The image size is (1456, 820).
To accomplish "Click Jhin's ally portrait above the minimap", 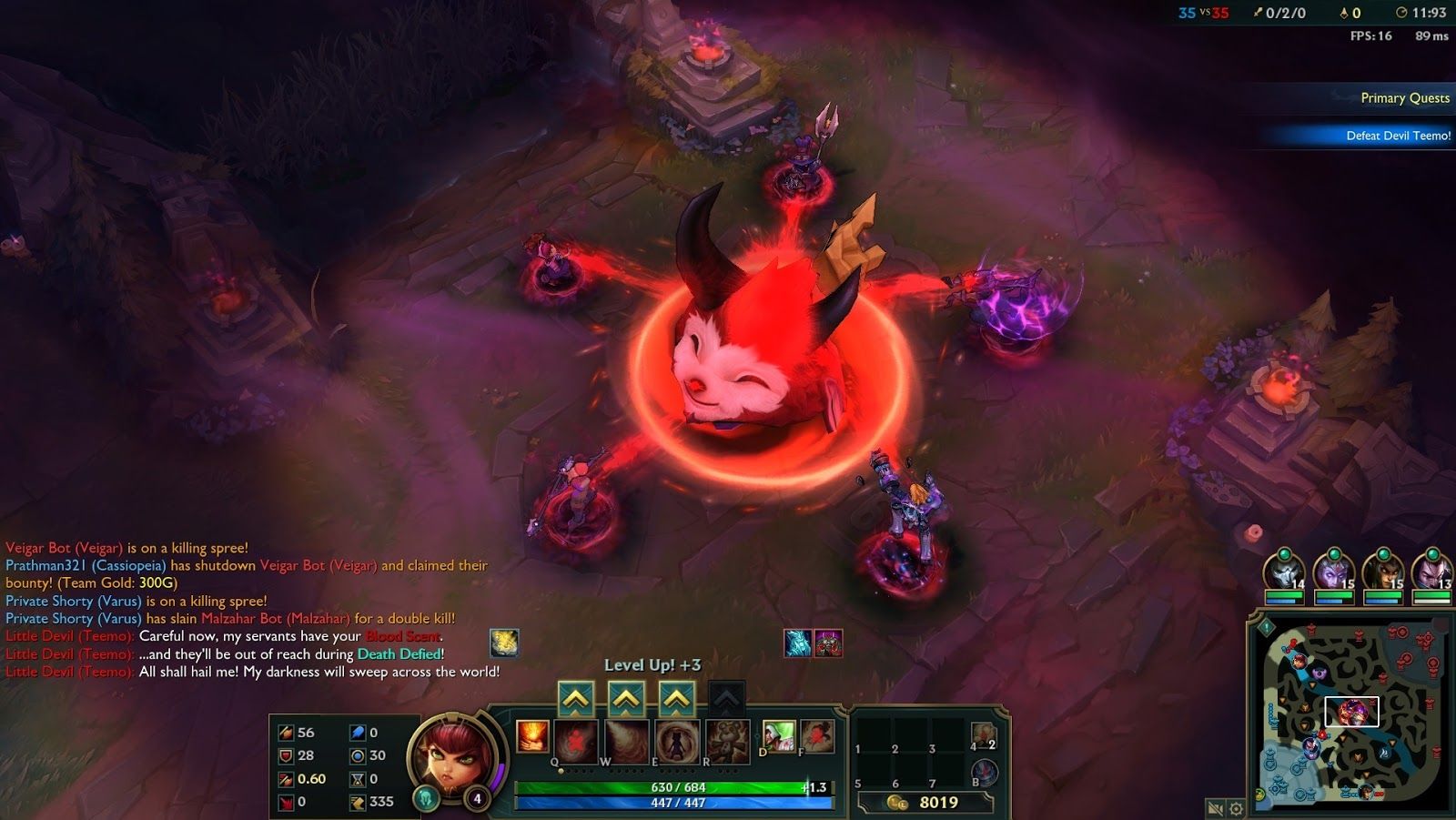I will (x=1285, y=571).
